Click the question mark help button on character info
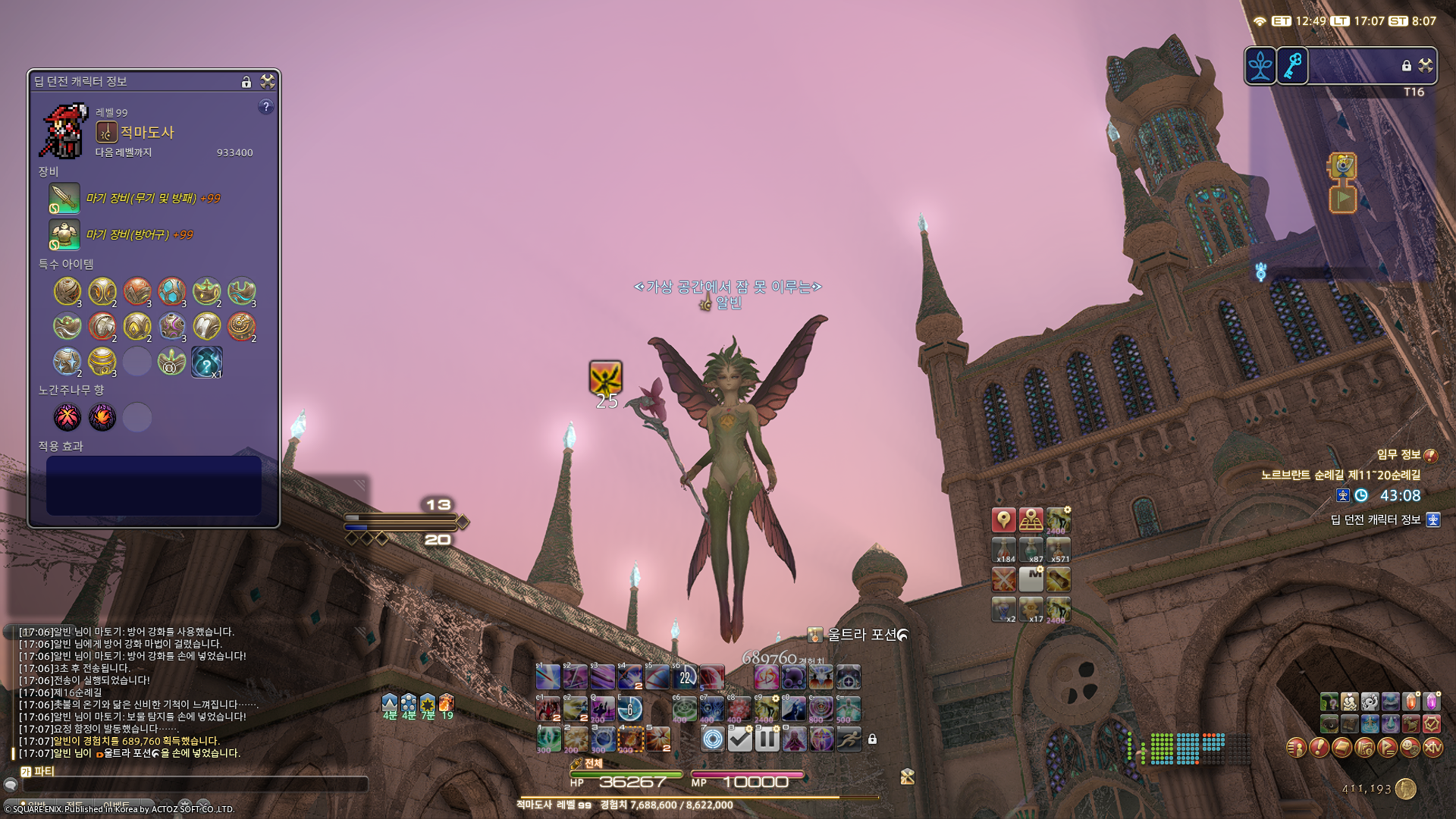 click(x=266, y=108)
